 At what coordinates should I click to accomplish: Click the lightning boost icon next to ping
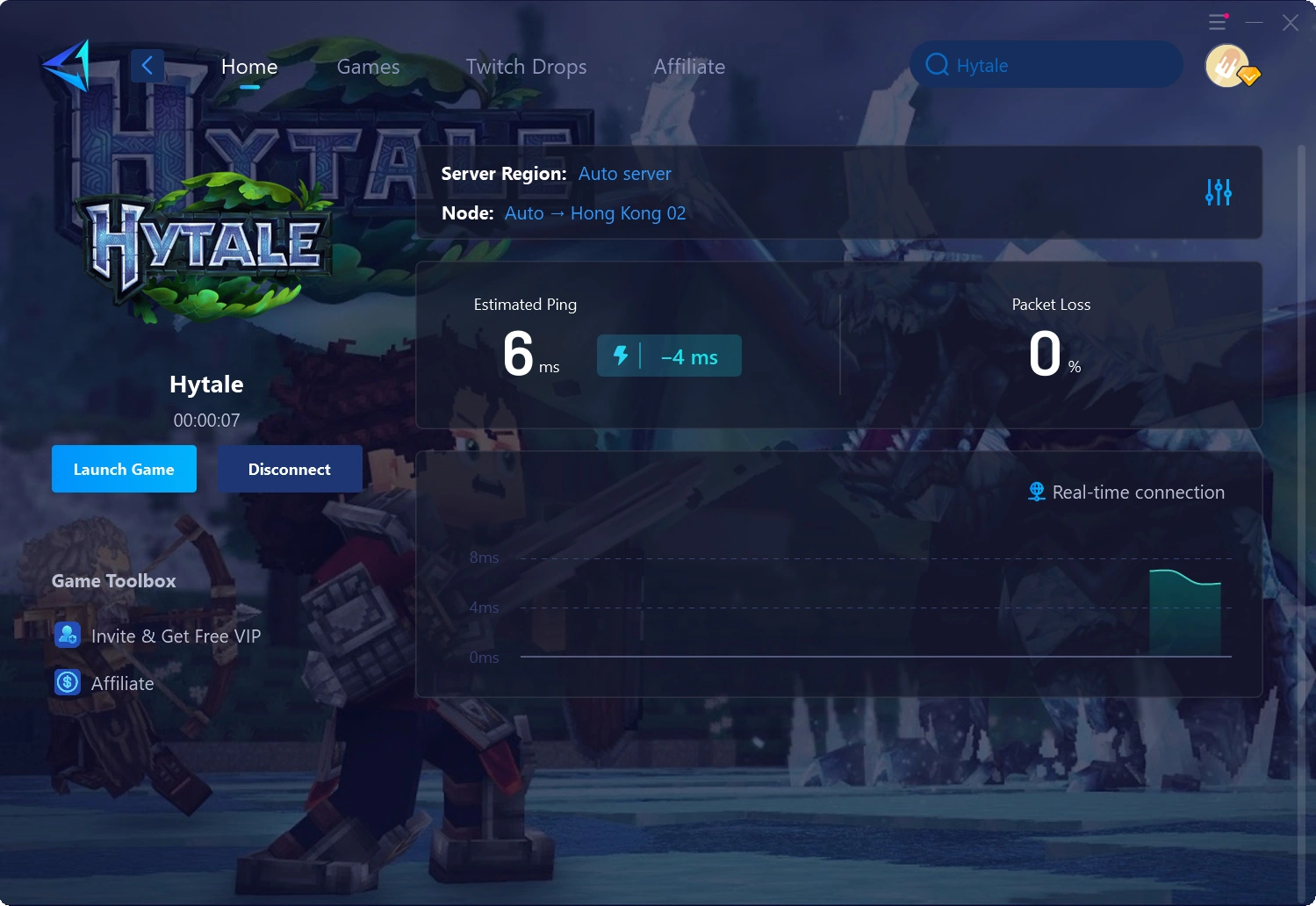[623, 356]
